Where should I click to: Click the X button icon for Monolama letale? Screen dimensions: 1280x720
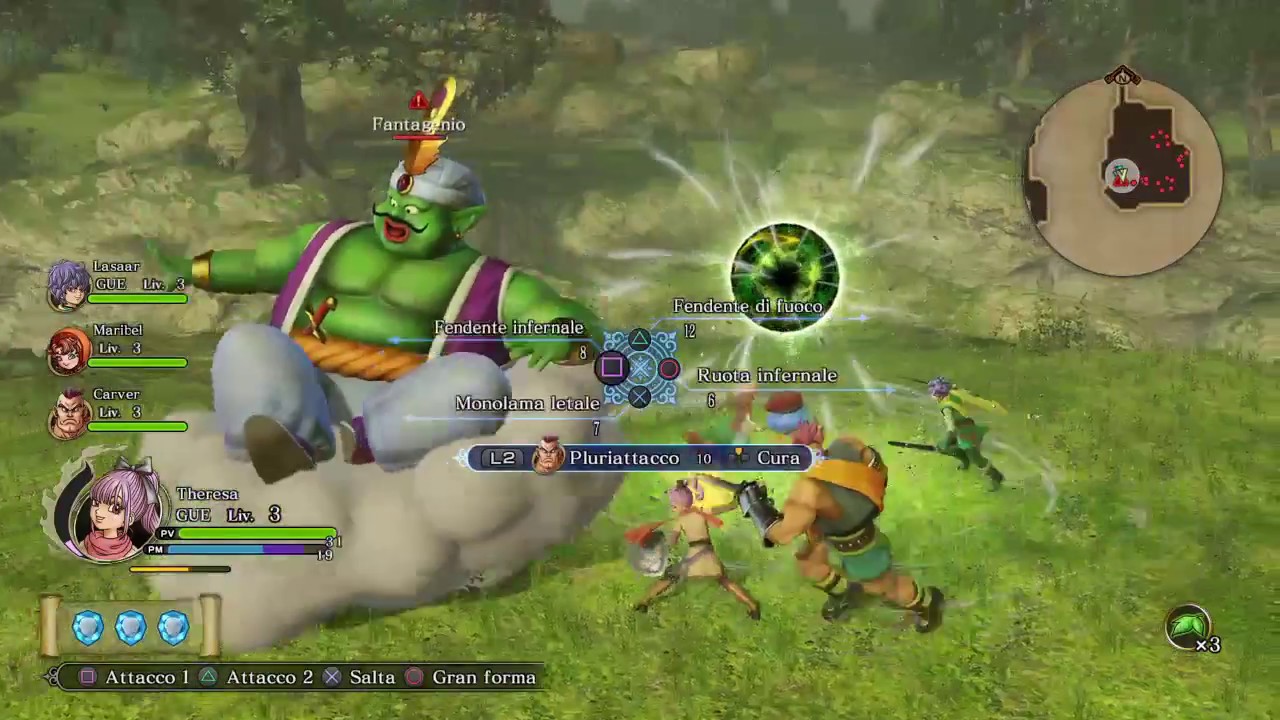coord(639,397)
